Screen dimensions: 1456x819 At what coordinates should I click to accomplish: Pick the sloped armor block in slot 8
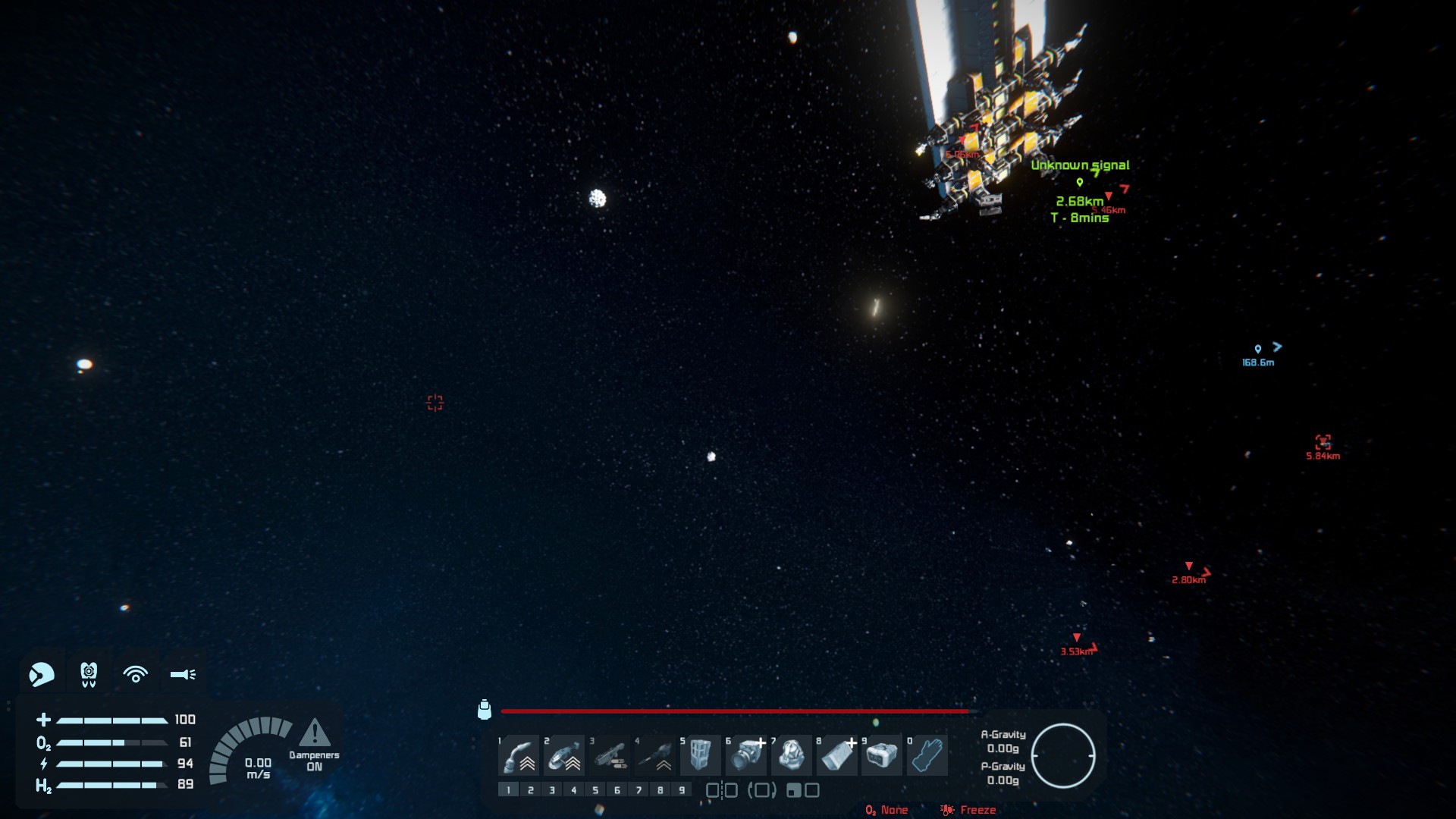(836, 755)
